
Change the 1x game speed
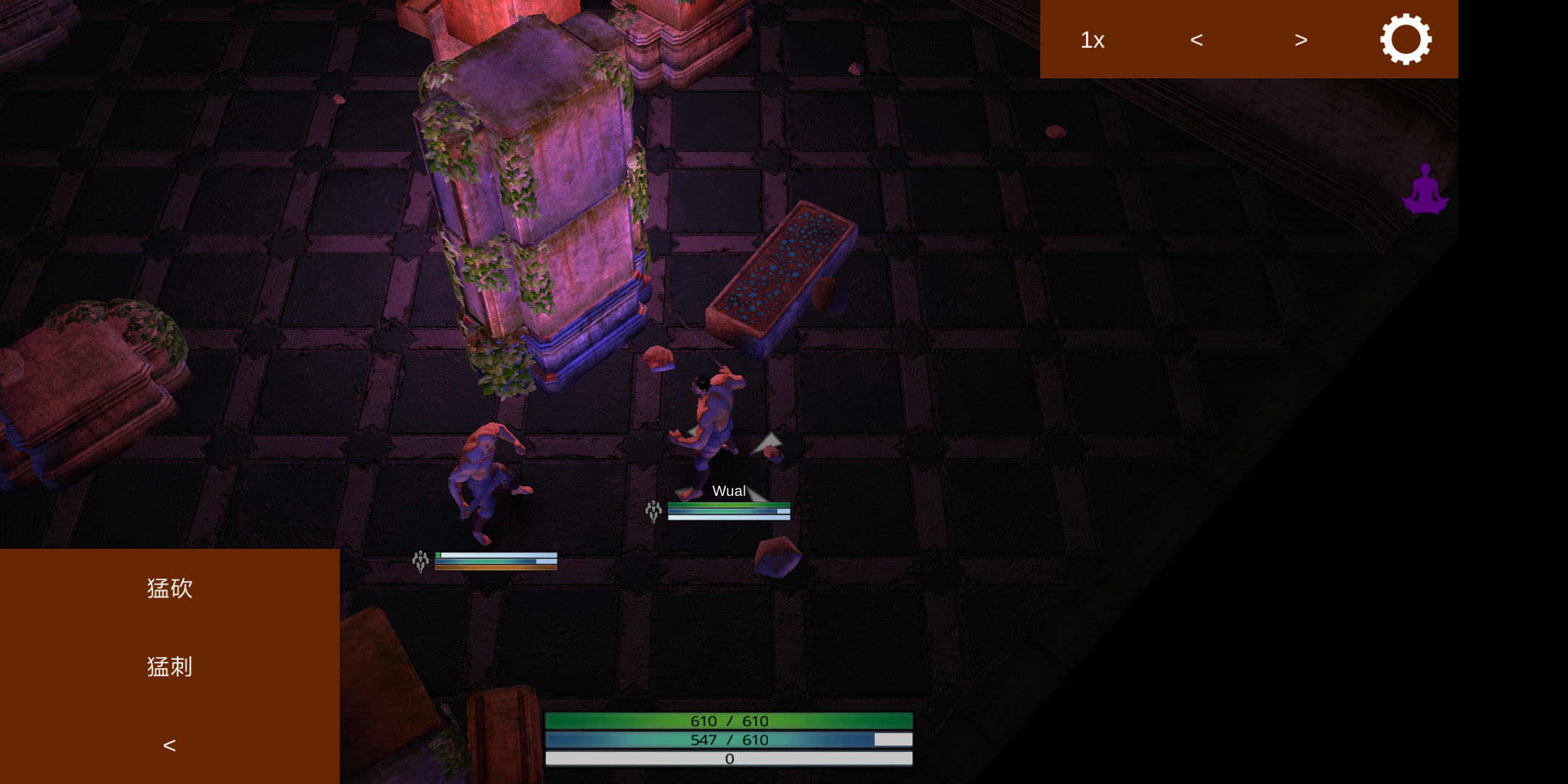click(x=1092, y=40)
